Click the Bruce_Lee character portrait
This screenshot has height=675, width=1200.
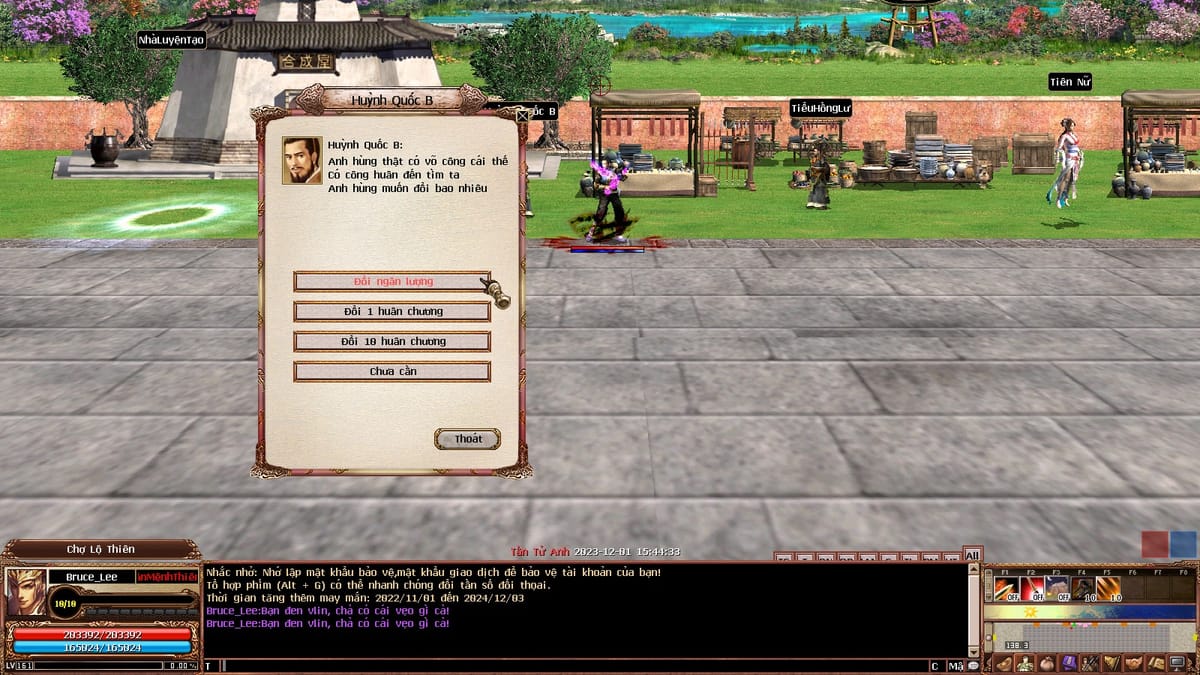[x=25, y=592]
